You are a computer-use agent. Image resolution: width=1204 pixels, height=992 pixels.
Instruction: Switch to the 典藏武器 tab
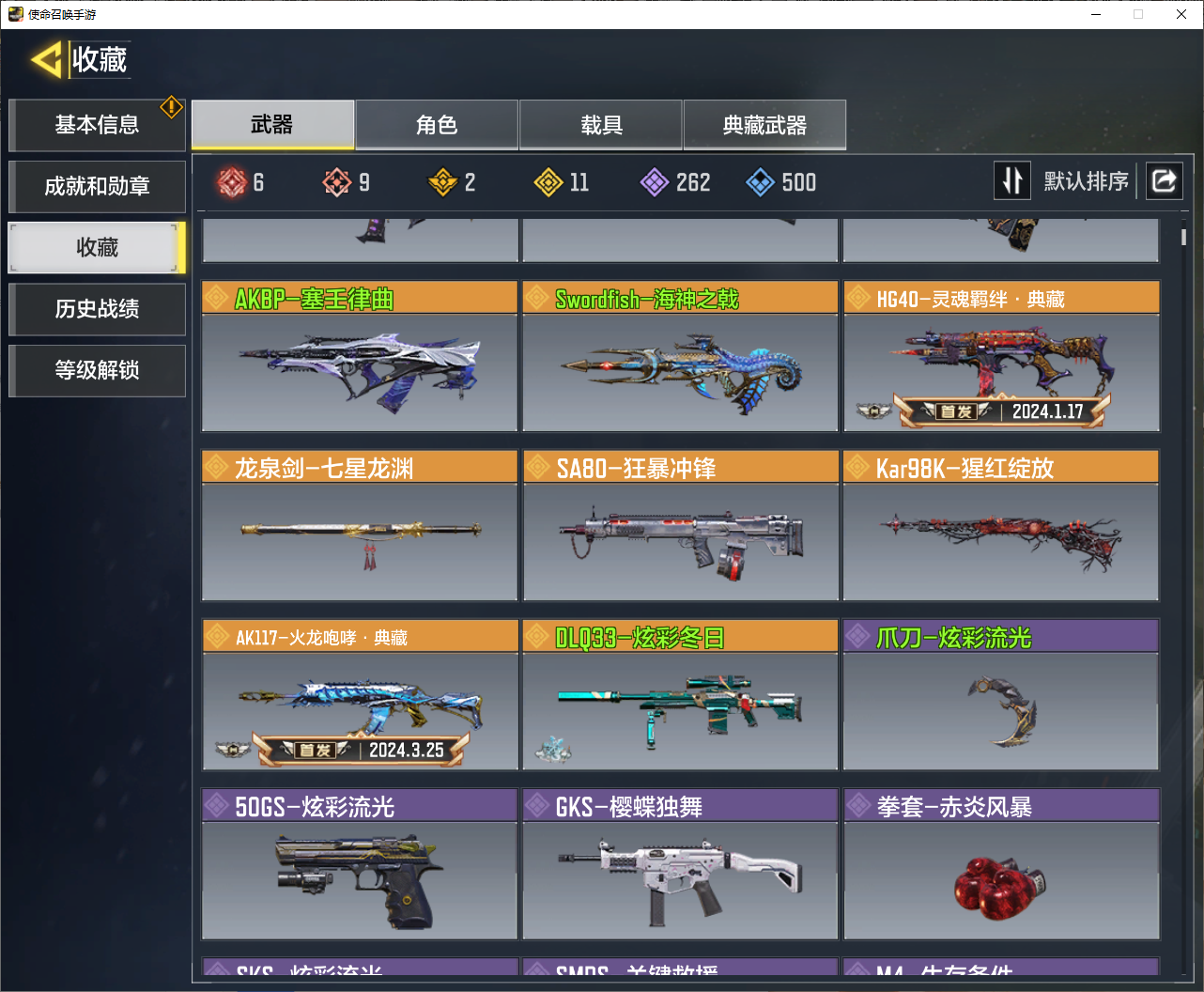(x=764, y=125)
